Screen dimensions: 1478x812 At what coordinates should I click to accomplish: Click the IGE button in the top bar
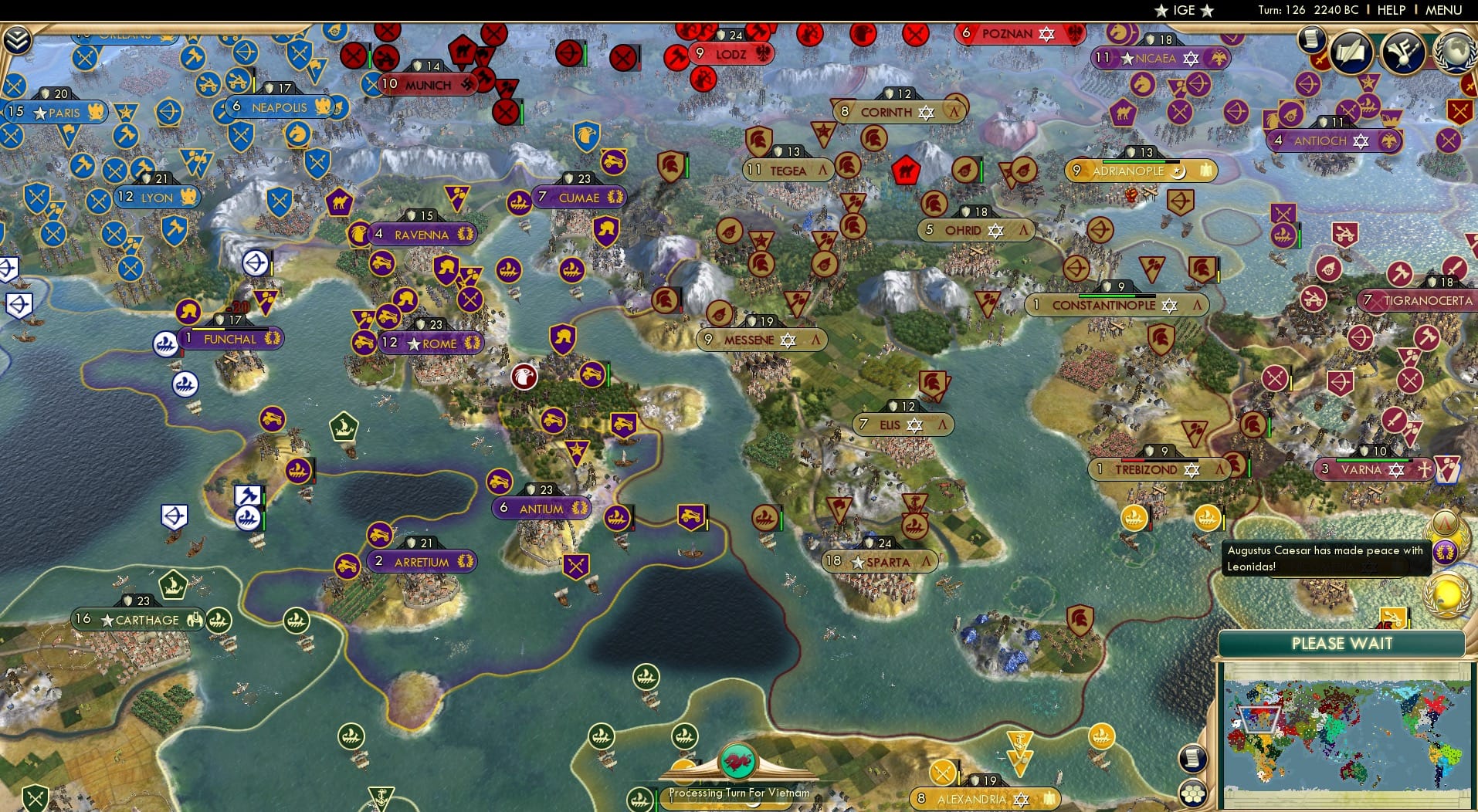tap(1181, 10)
